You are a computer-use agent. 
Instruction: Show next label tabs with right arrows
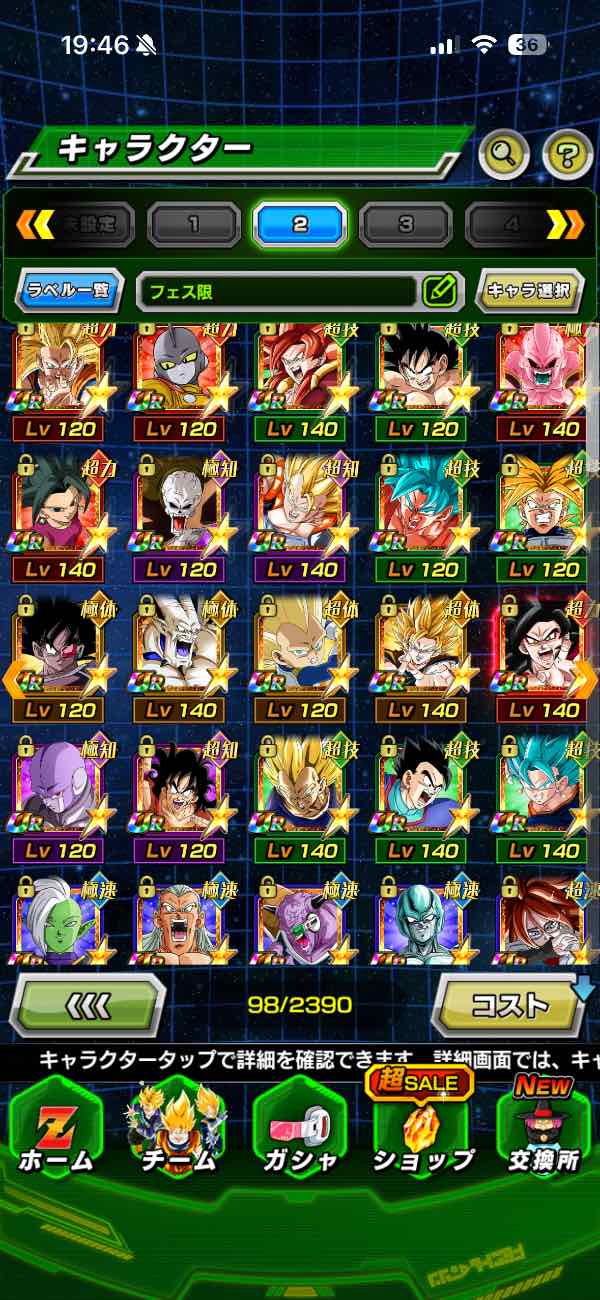coord(565,224)
